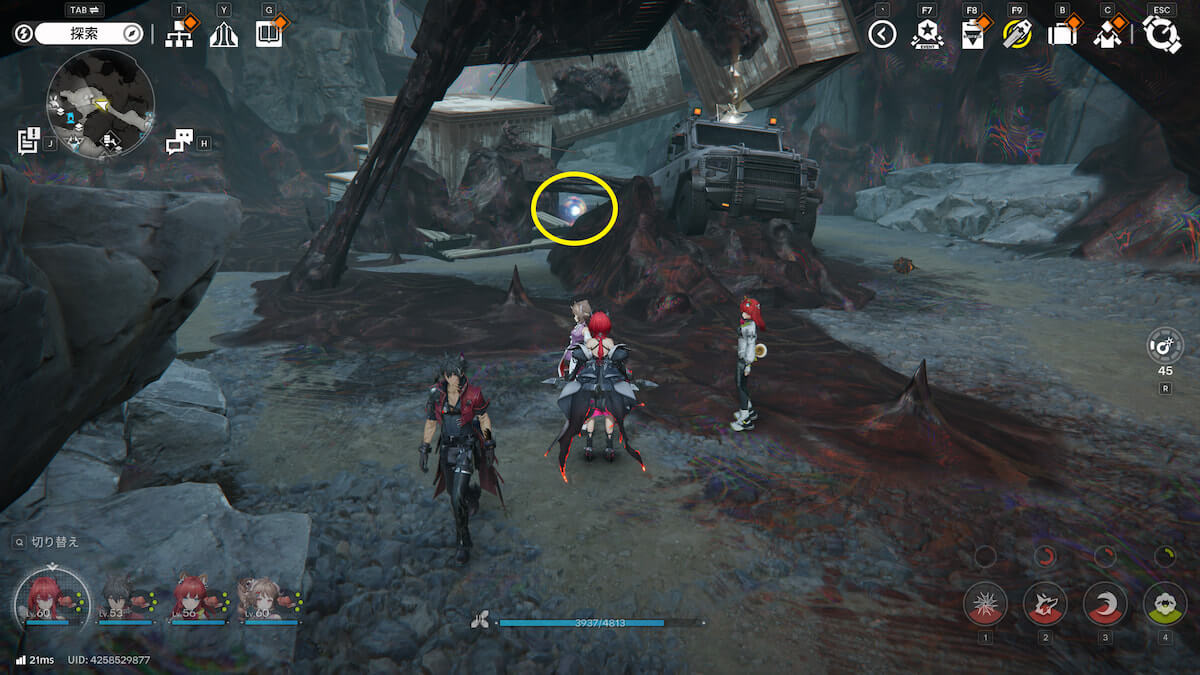Collapse the top bar with the arrow button
Image resolution: width=1200 pixels, height=675 pixels.
(881, 35)
